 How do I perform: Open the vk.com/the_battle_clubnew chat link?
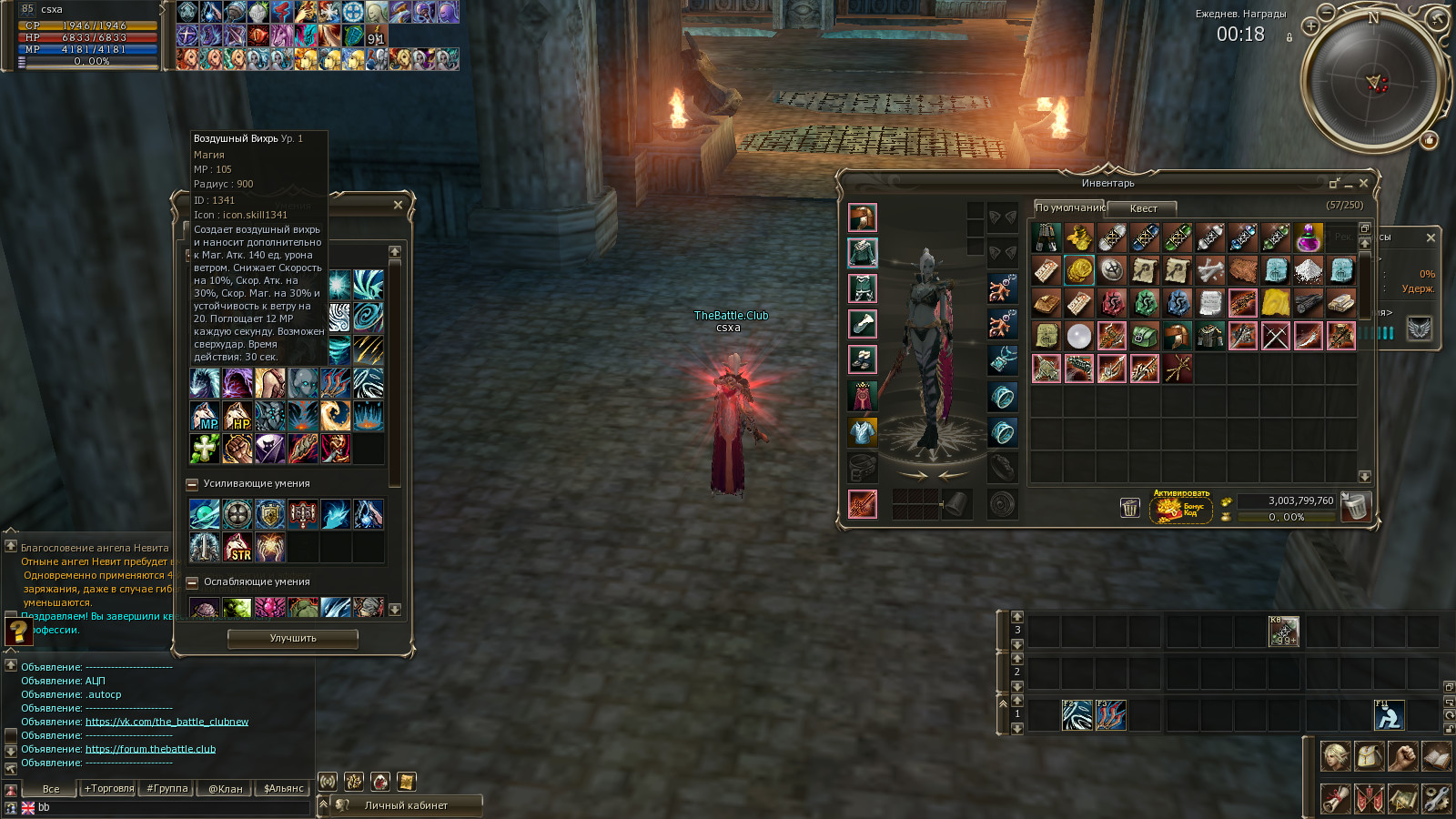(x=167, y=723)
